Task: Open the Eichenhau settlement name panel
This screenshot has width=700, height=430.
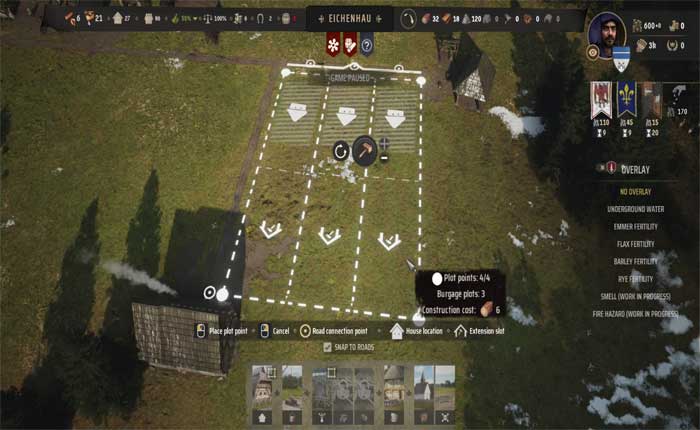Action: coord(349,17)
